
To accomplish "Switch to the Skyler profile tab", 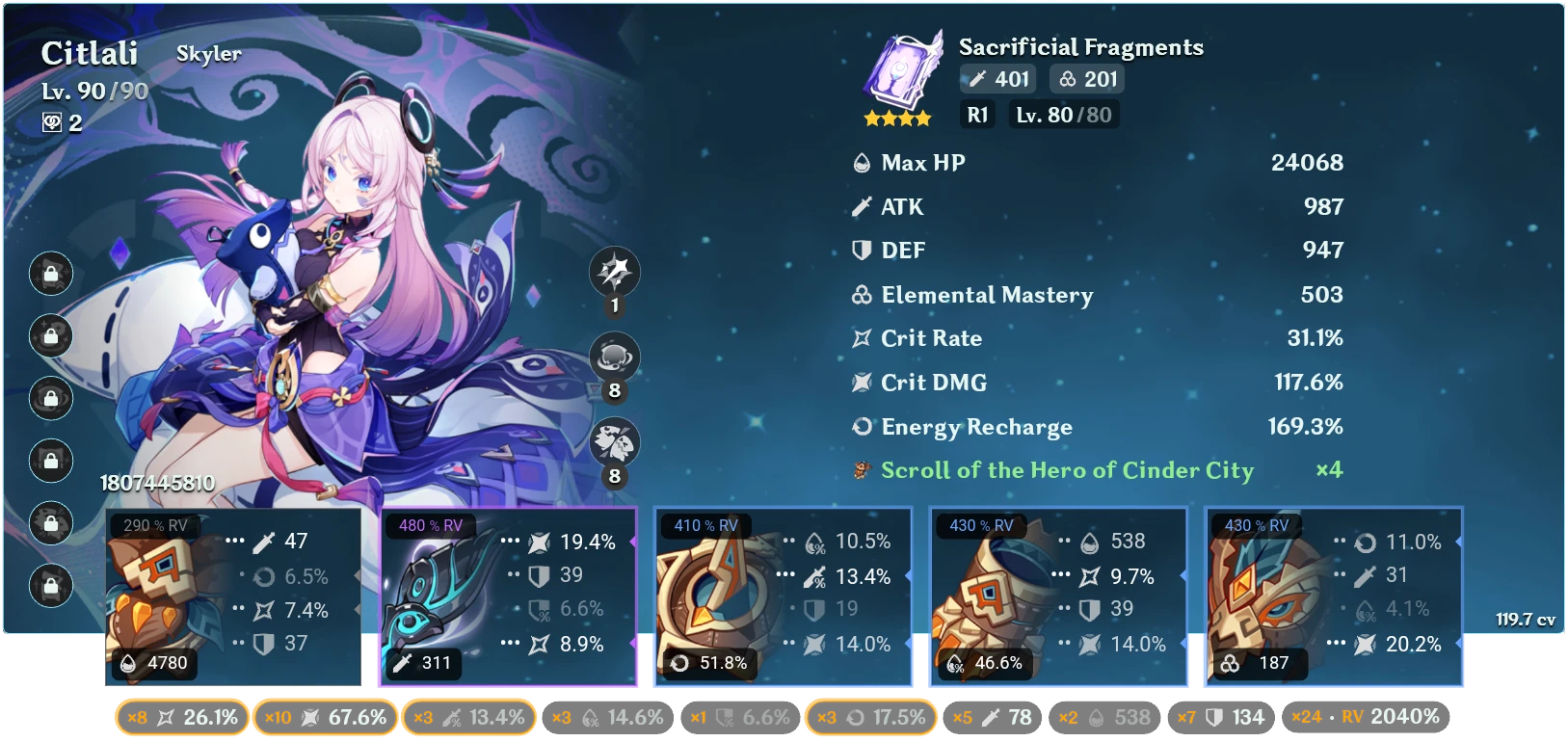I will coord(208,54).
